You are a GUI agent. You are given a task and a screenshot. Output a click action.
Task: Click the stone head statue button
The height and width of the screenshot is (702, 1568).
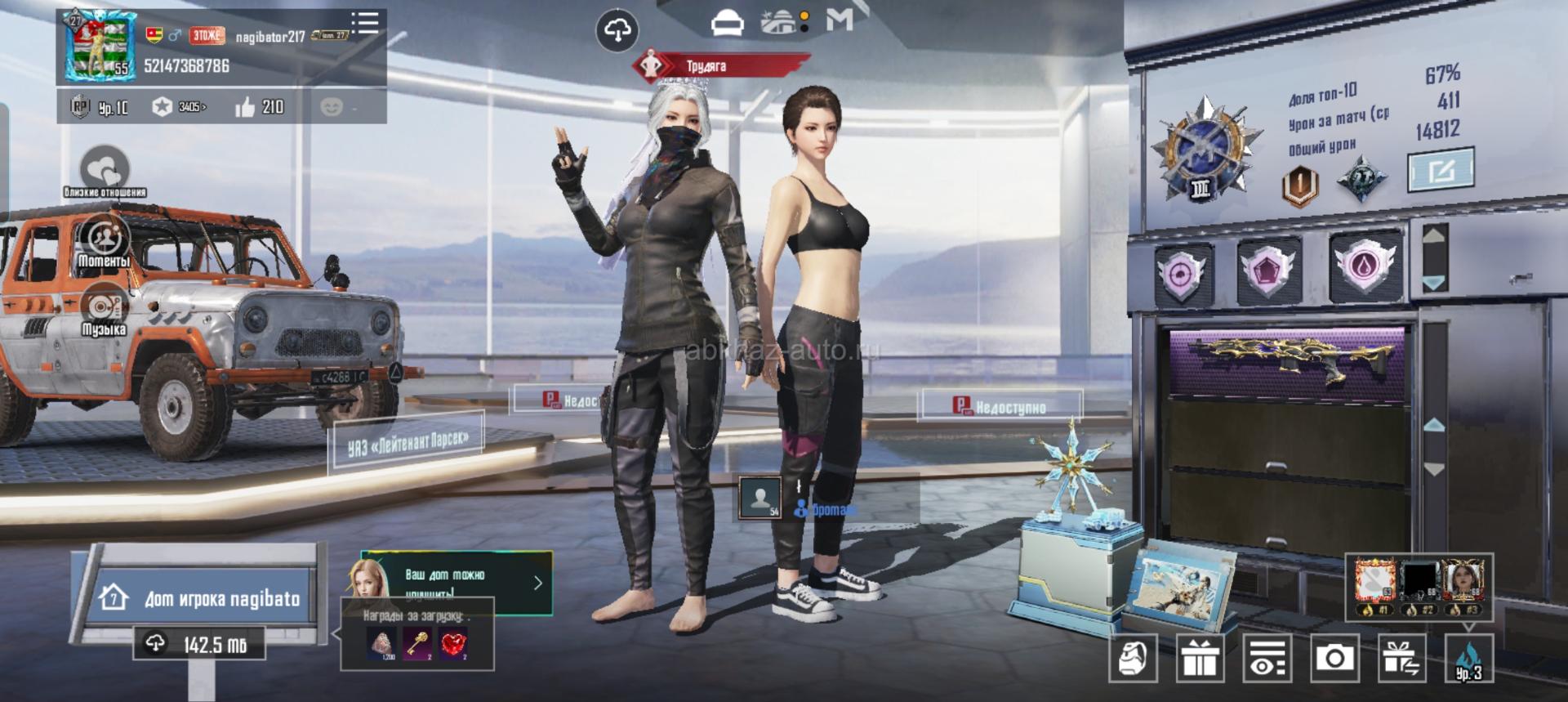point(1133,657)
